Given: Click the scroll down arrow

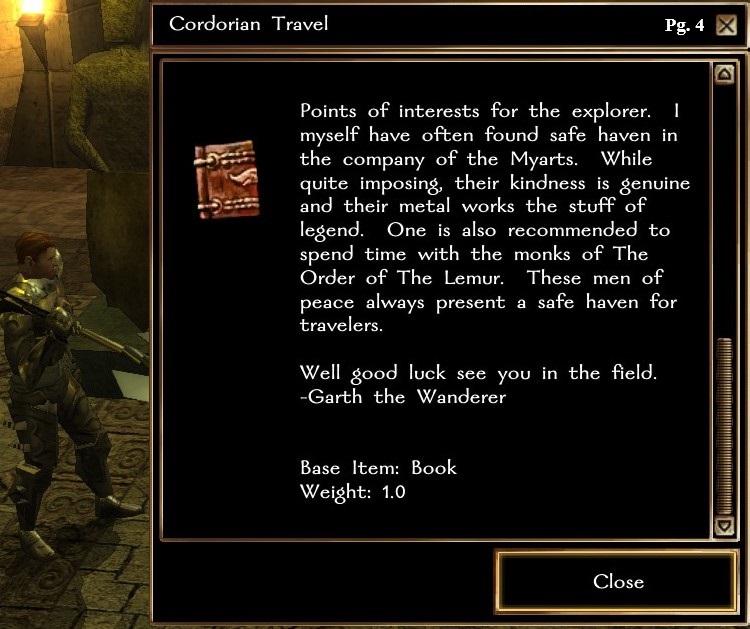Looking at the screenshot, I should click(x=724, y=525).
